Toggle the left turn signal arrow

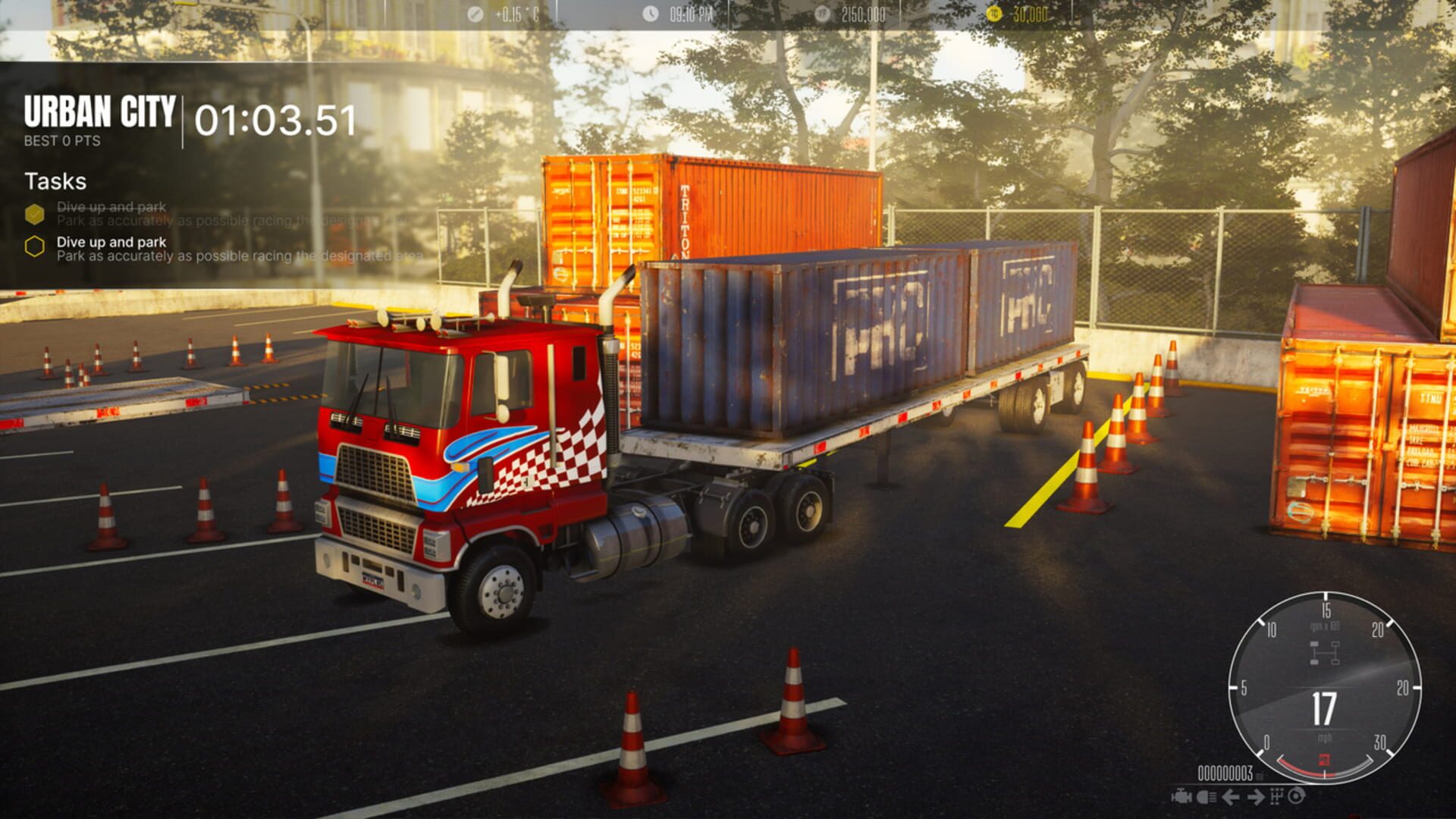point(1231,797)
